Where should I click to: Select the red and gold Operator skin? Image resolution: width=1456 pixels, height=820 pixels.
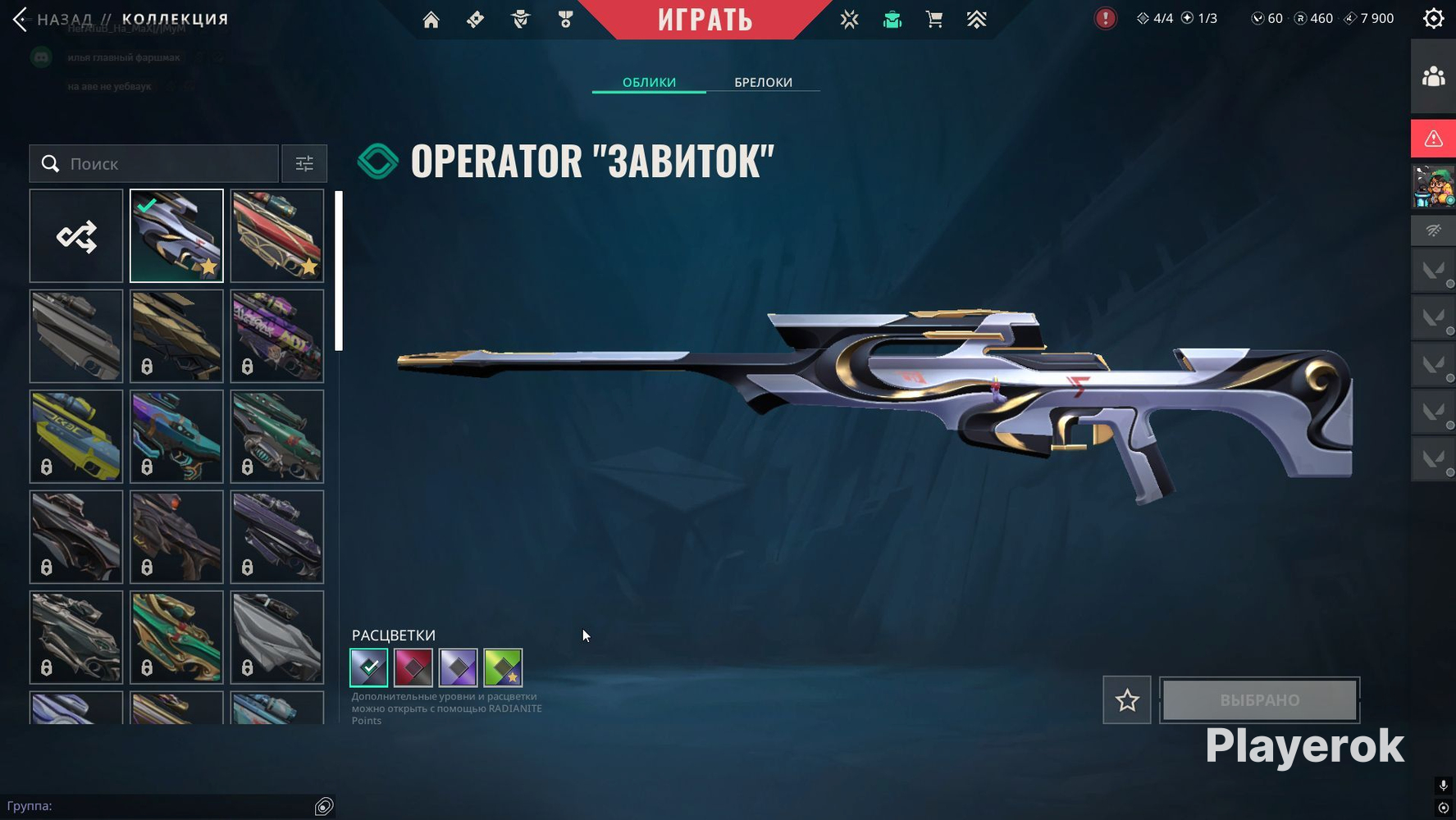pyautogui.click(x=277, y=236)
